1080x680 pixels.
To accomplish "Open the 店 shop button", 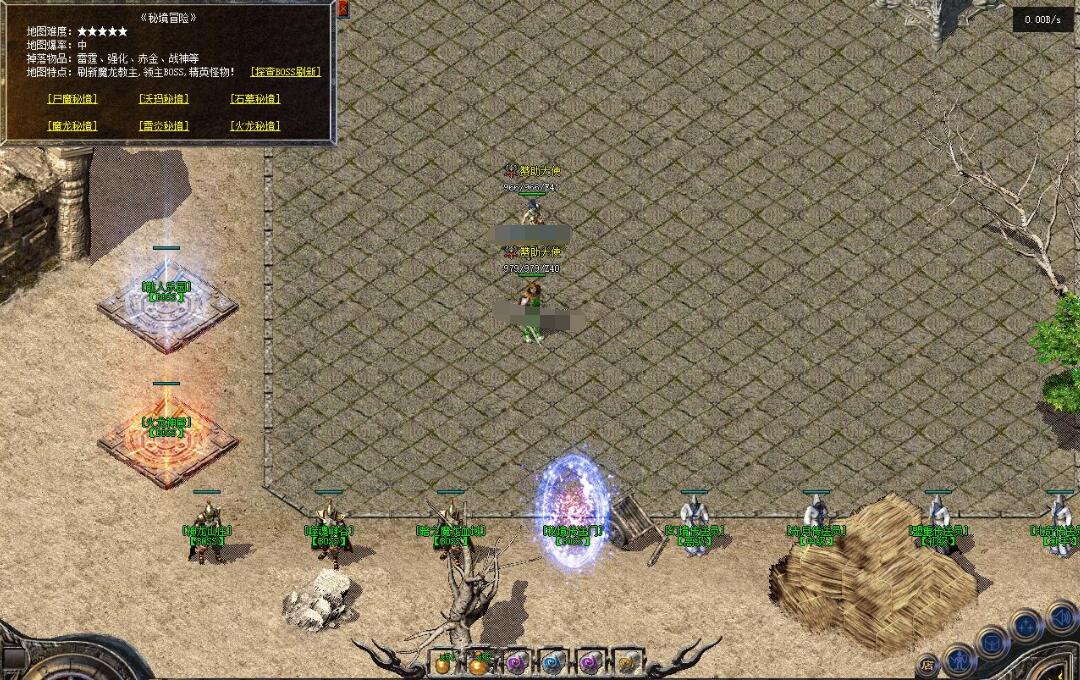I will pyautogui.click(x=927, y=664).
